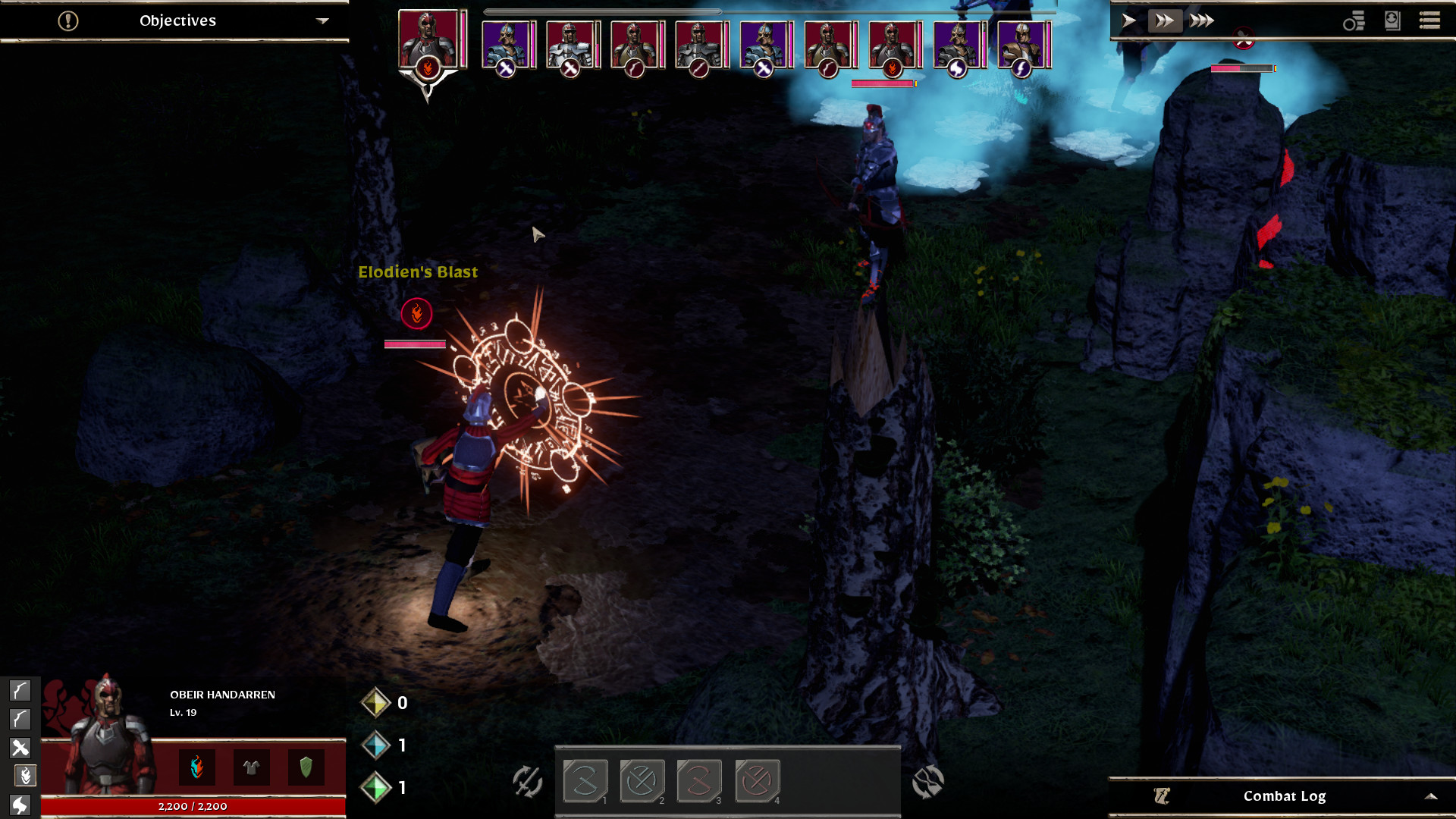Open the three-line main menu
This screenshot has height=819, width=1456.
1429,20
